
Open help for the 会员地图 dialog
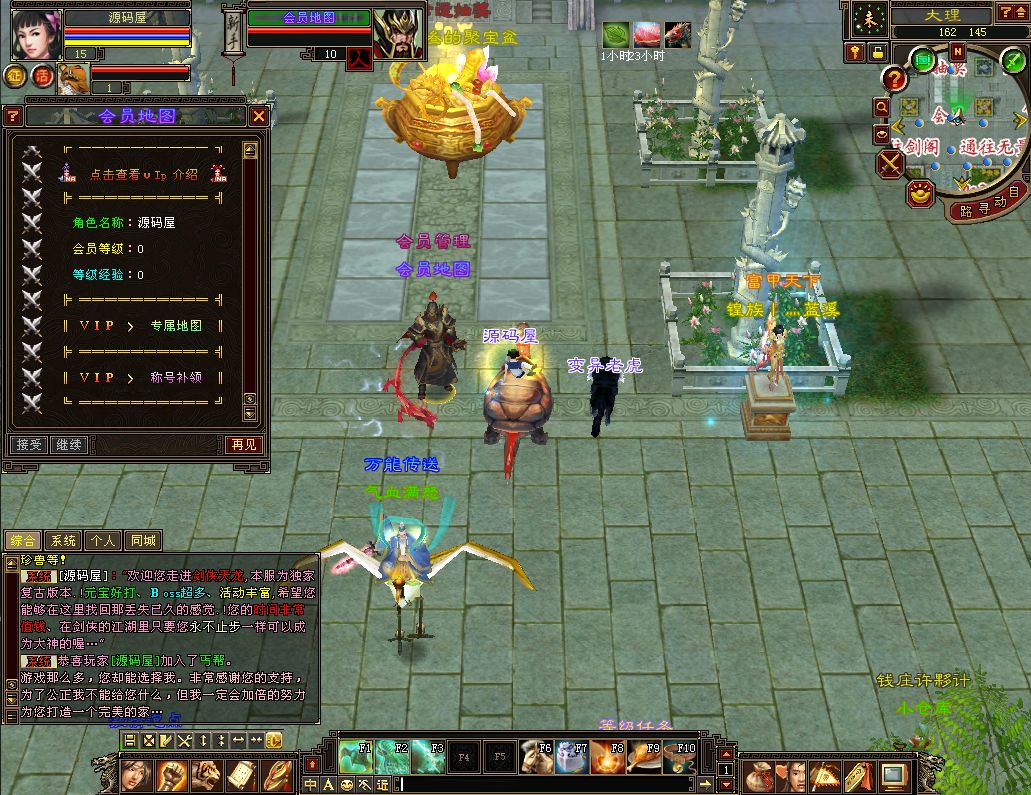click(x=13, y=116)
